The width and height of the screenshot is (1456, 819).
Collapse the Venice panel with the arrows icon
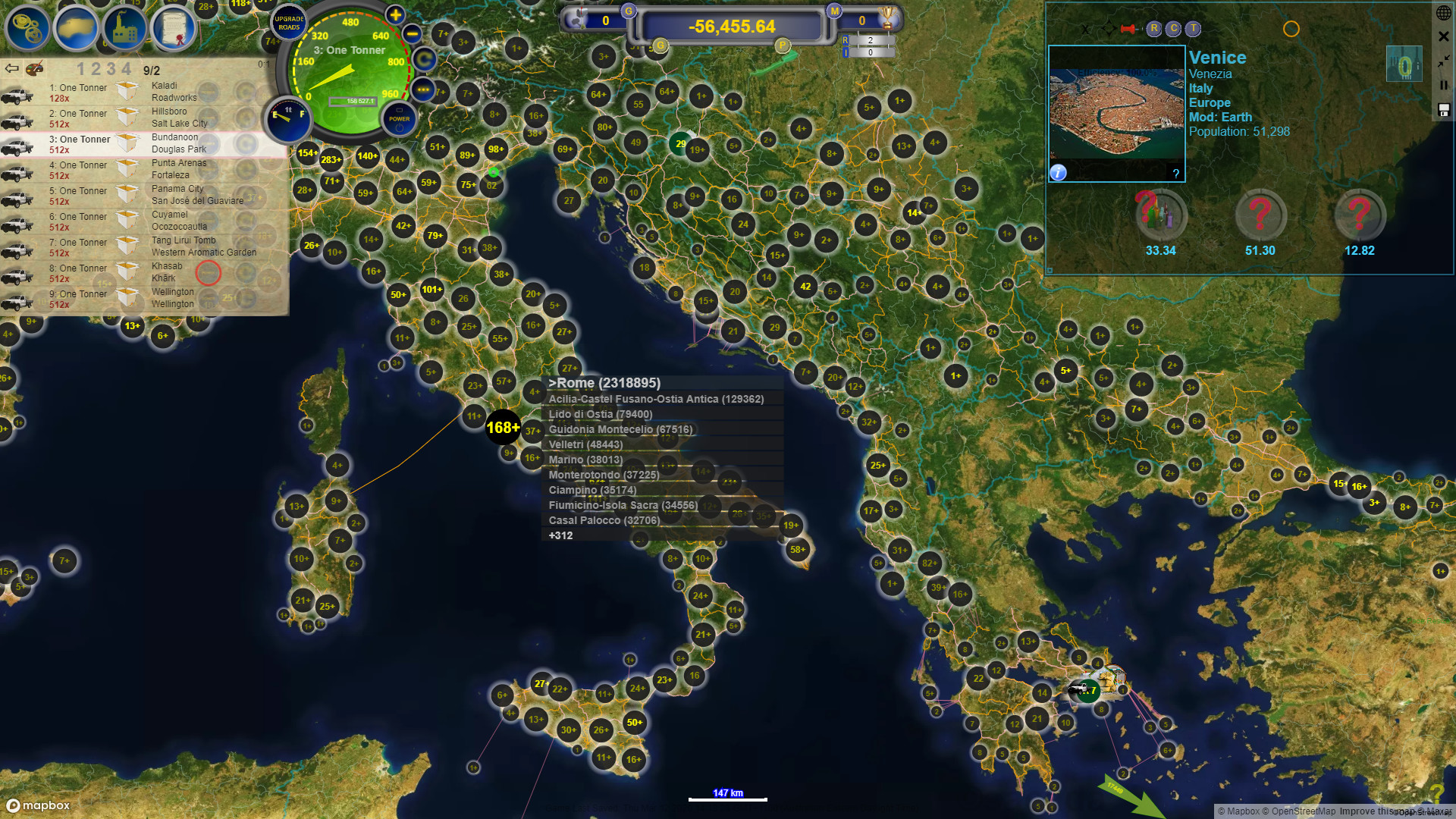(1442, 62)
